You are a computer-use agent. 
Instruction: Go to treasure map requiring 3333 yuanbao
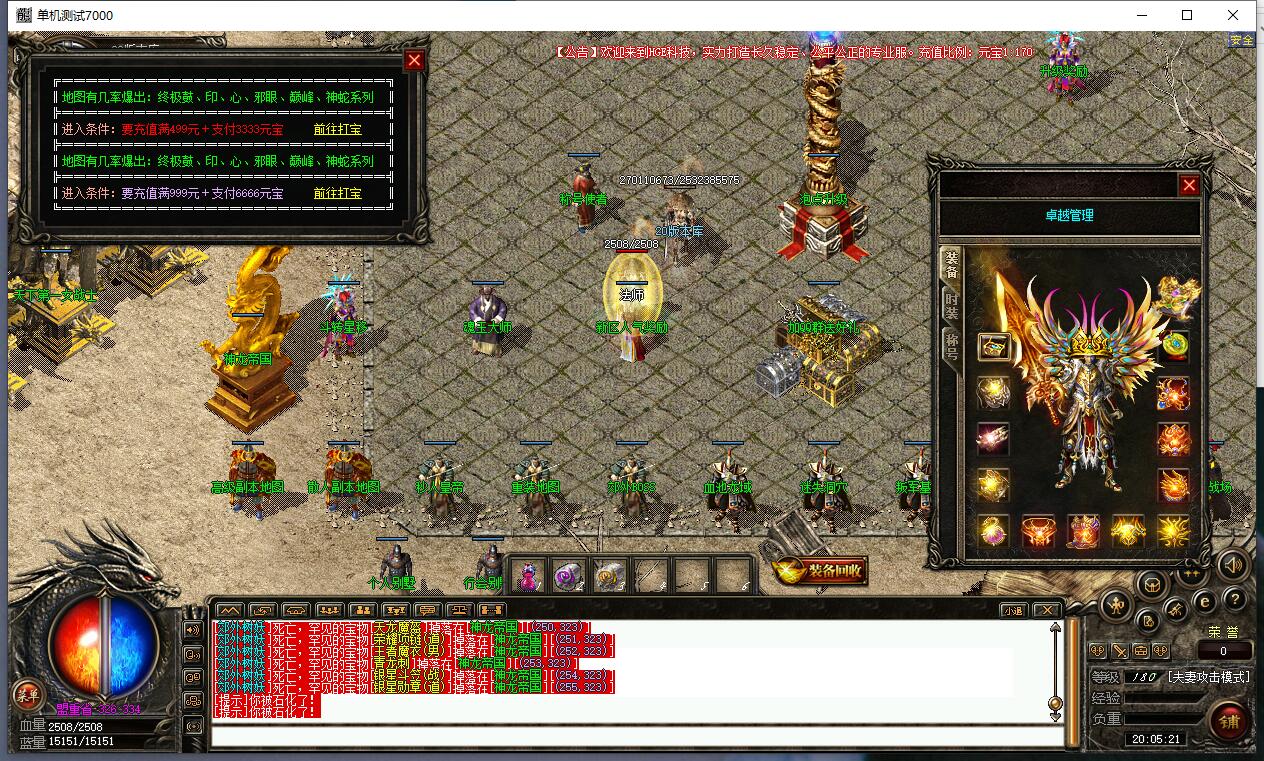coord(337,130)
